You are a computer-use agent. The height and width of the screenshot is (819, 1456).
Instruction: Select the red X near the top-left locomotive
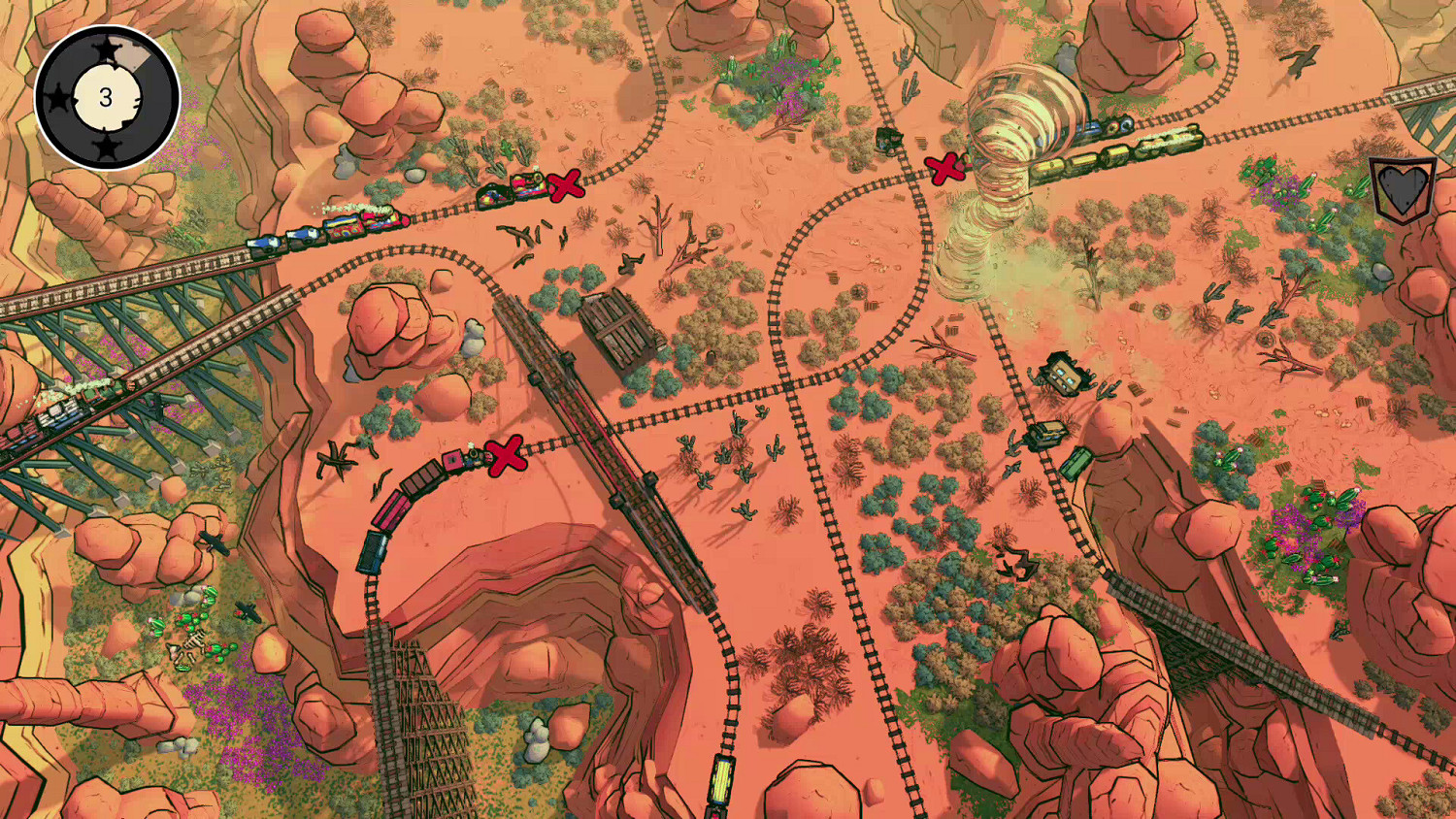pyautogui.click(x=565, y=184)
